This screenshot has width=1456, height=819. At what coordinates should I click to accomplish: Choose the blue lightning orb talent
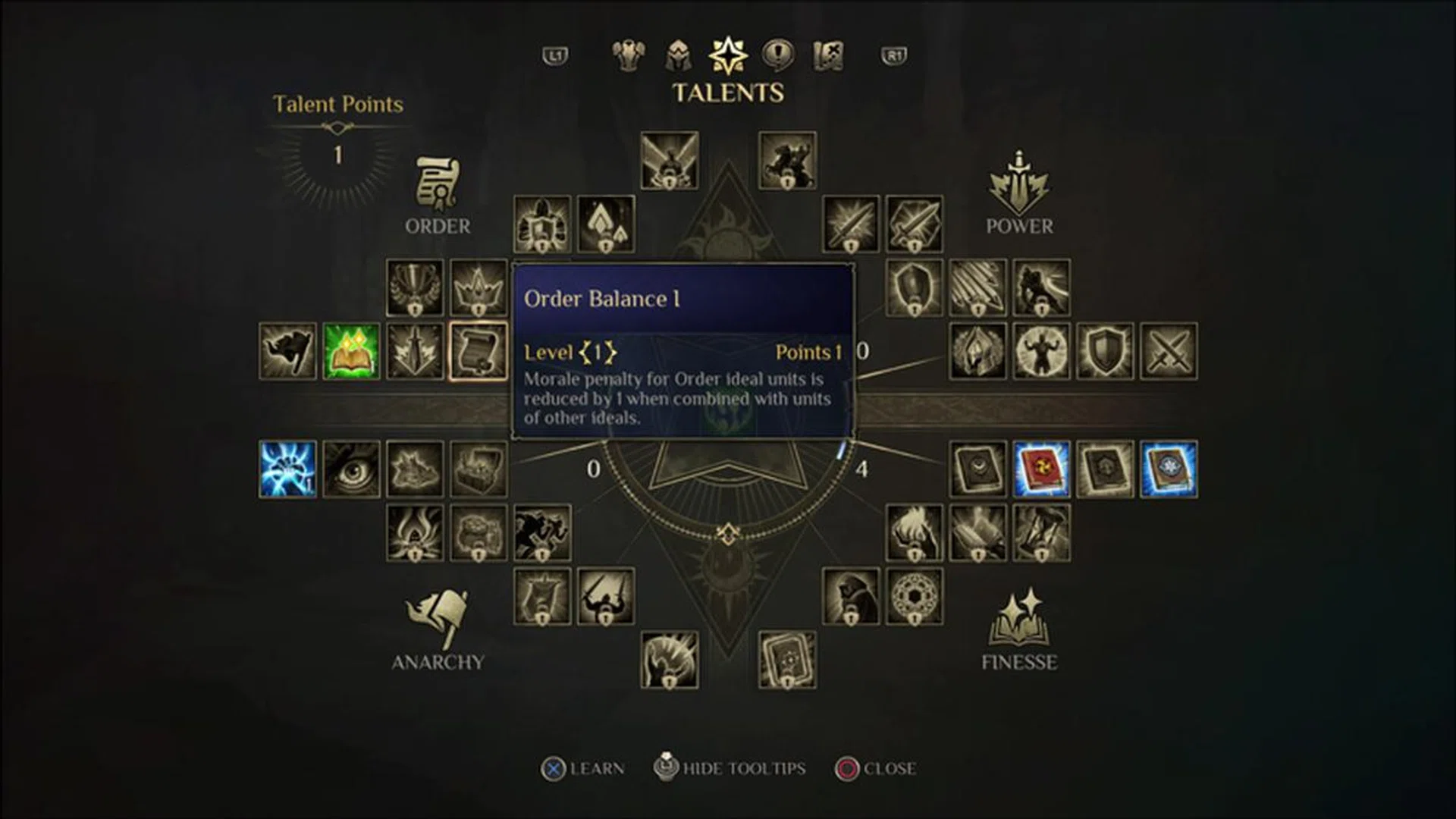[287, 469]
